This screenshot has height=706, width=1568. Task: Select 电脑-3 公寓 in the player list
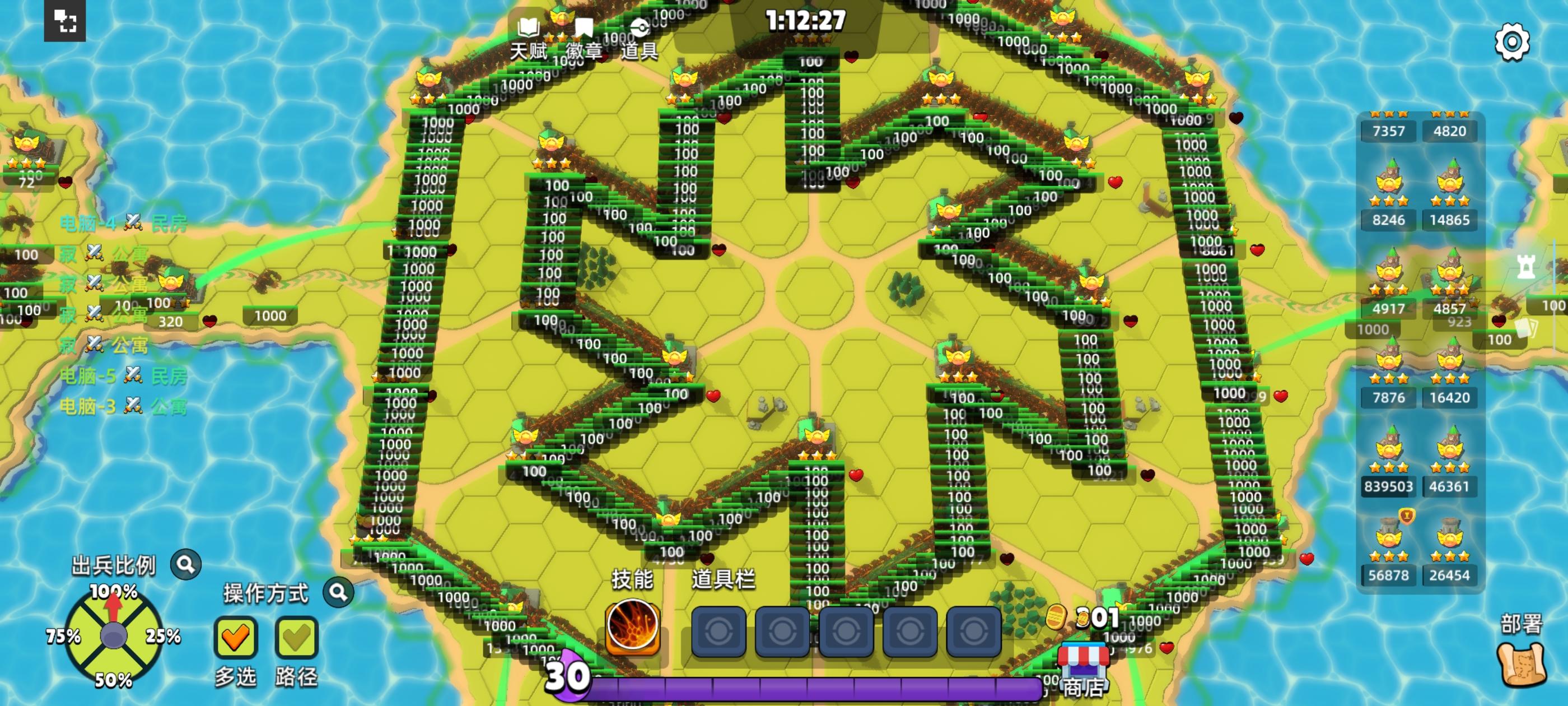point(122,405)
